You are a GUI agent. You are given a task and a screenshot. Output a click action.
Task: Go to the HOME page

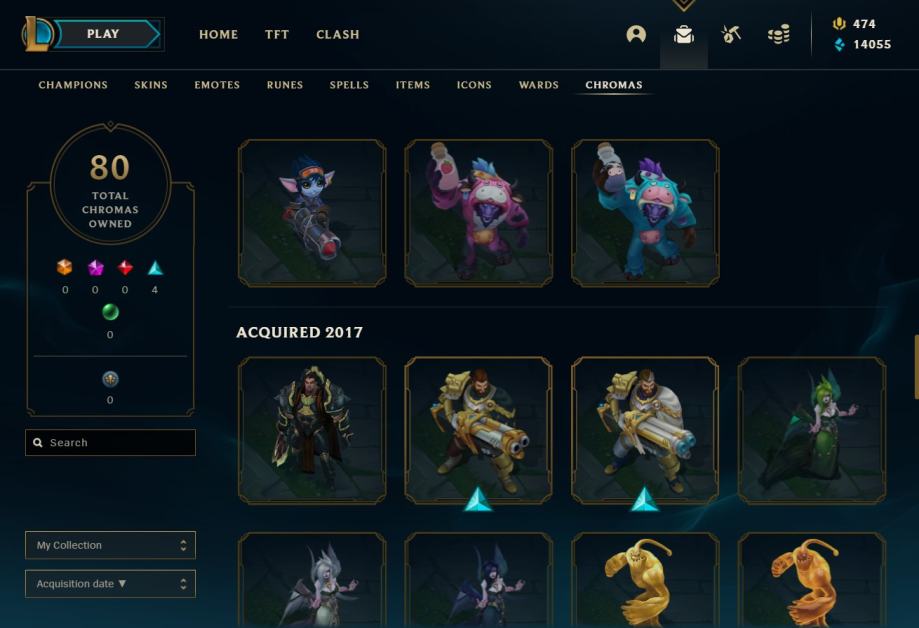point(218,34)
